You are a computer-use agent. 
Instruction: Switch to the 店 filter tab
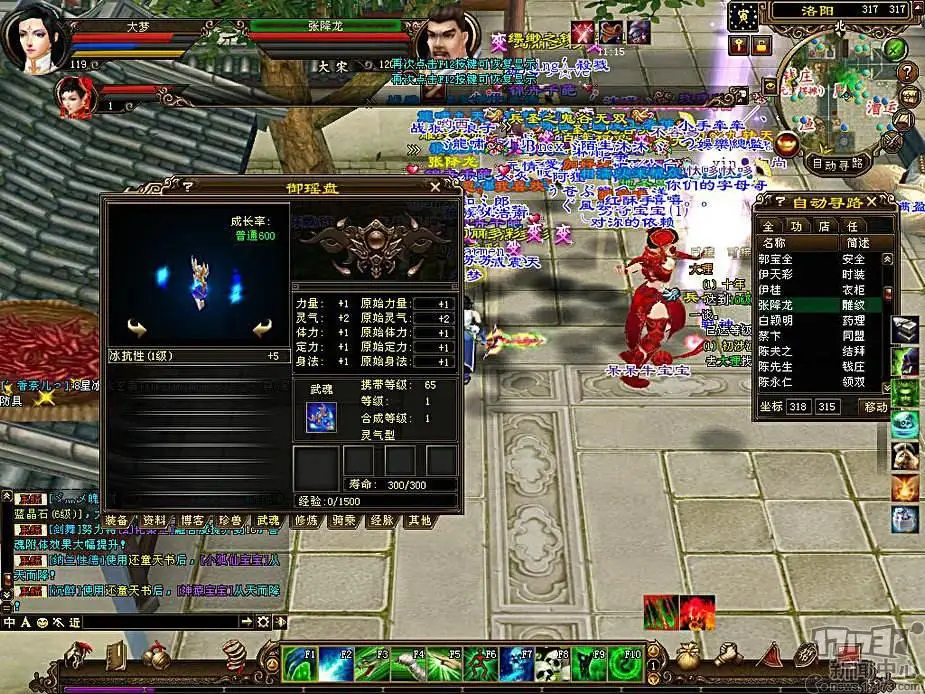click(824, 226)
